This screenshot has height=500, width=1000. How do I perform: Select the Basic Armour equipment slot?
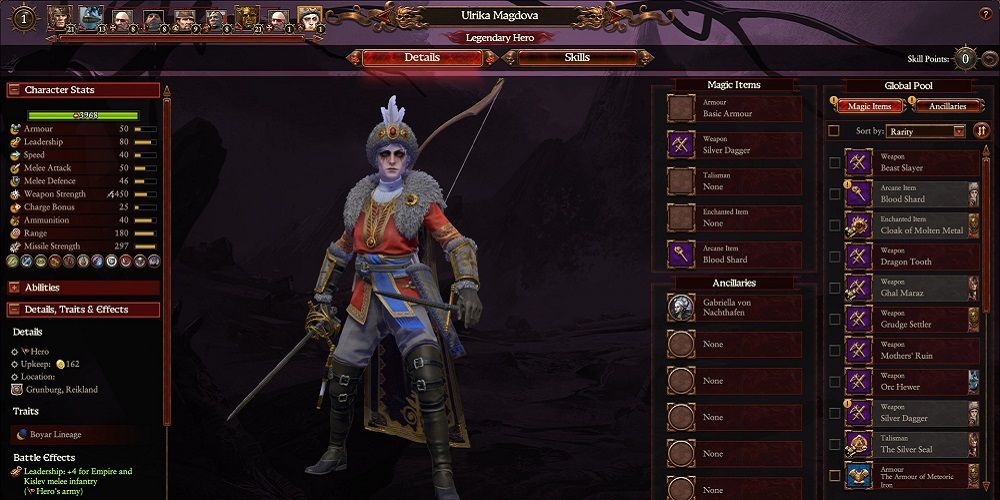tap(734, 109)
